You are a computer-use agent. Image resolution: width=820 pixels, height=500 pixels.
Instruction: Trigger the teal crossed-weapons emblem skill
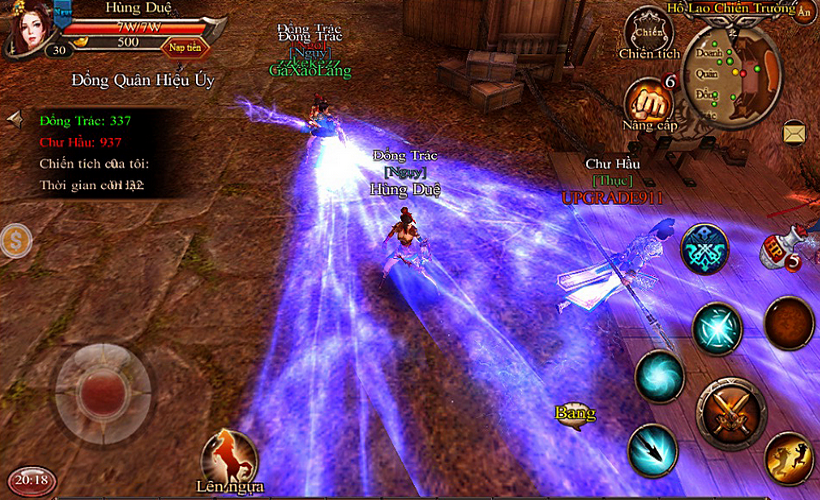tap(704, 250)
